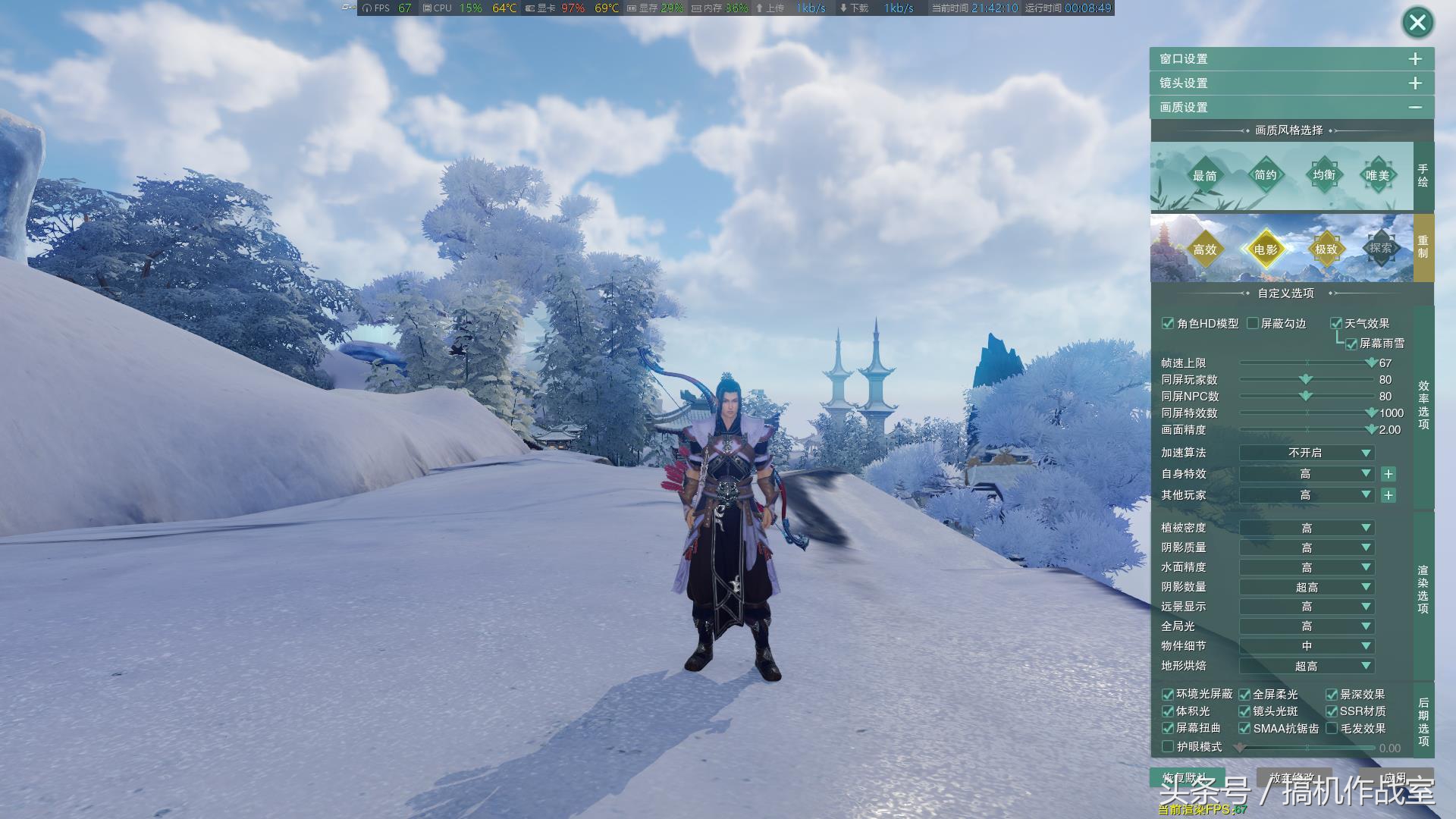Toggle the 天气效果 checkbox
Screen dimensions: 1456x819
[1336, 324]
